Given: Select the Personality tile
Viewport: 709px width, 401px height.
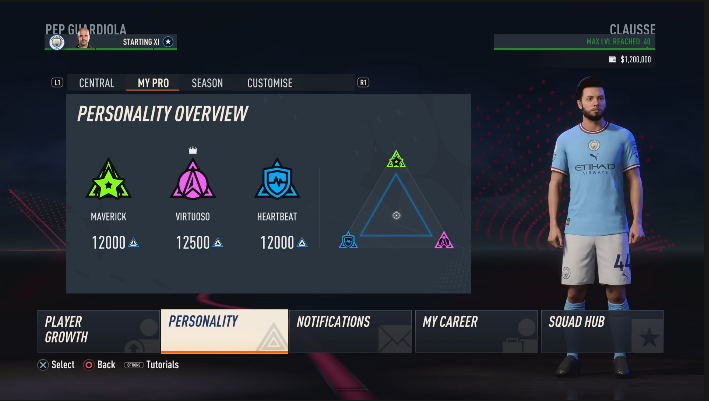Looking at the screenshot, I should point(224,331).
